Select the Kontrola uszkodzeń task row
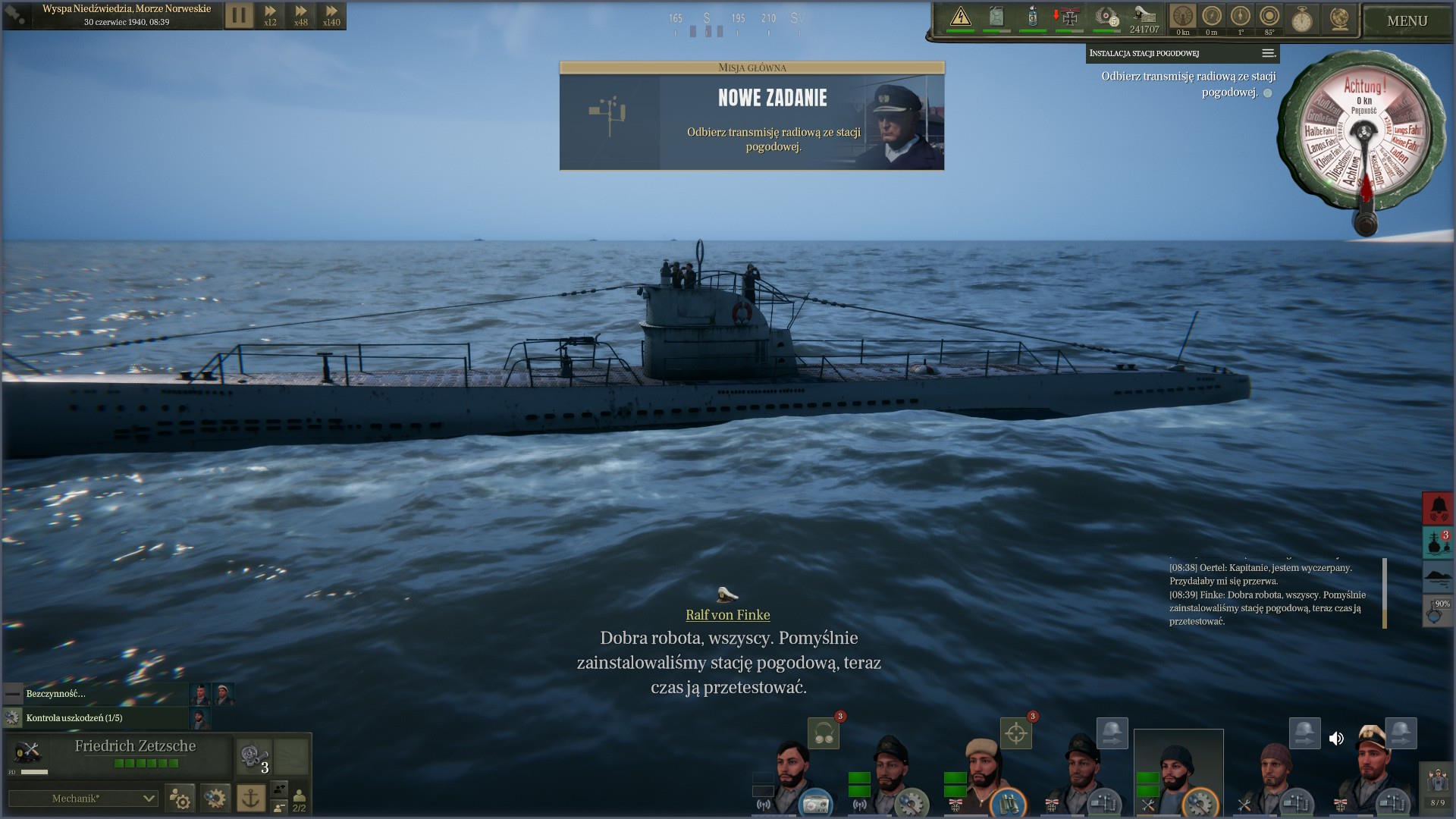The width and height of the screenshot is (1456, 819). click(x=95, y=717)
